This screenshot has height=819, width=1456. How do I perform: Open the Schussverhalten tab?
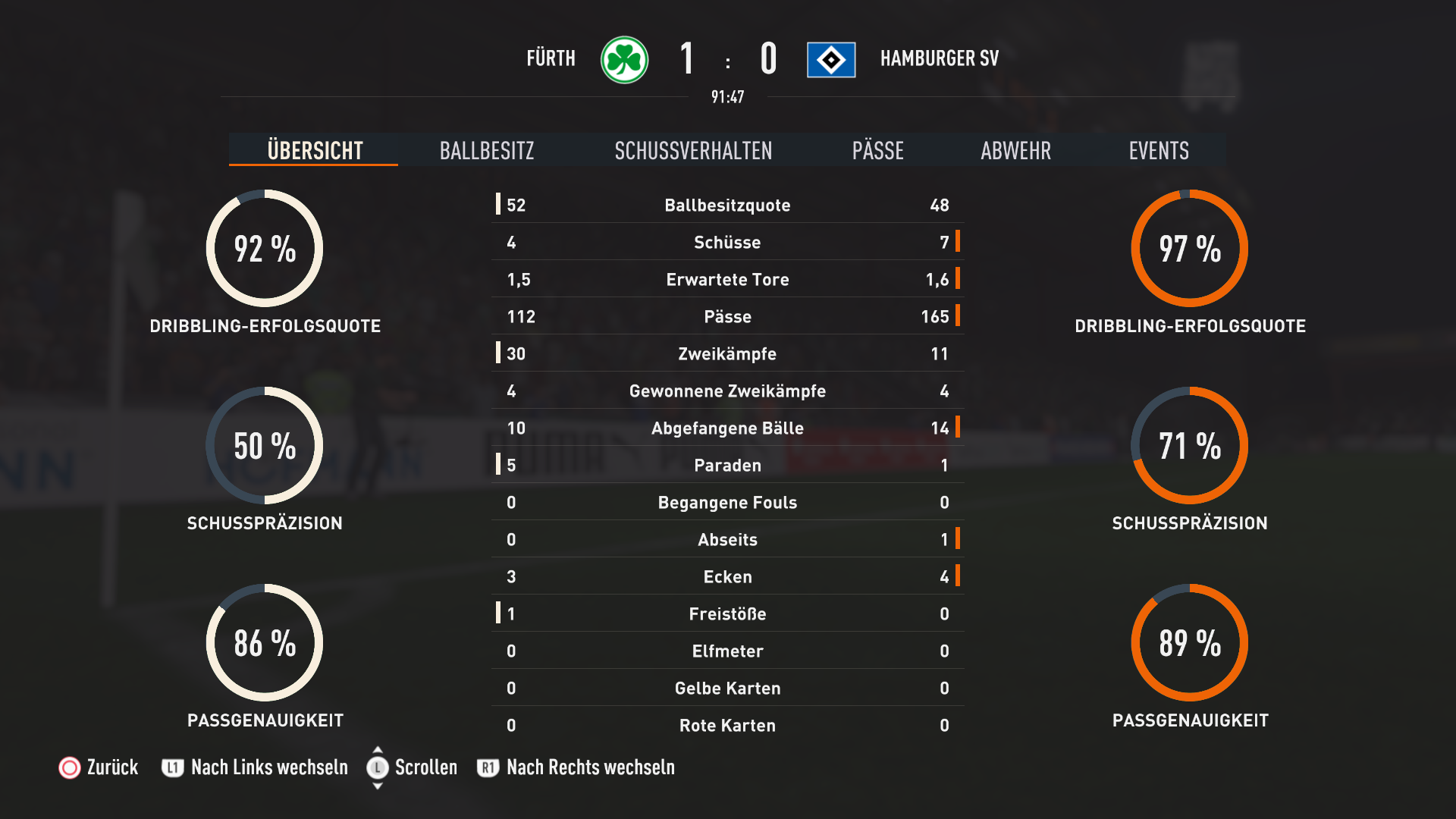(693, 150)
